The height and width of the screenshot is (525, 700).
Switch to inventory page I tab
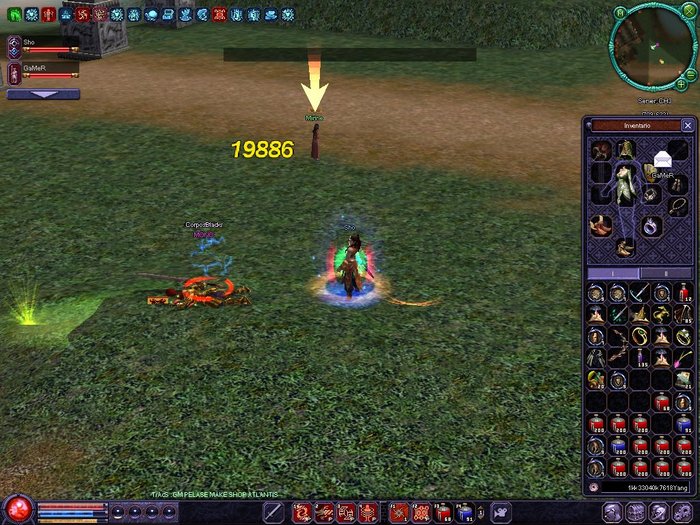(612, 272)
